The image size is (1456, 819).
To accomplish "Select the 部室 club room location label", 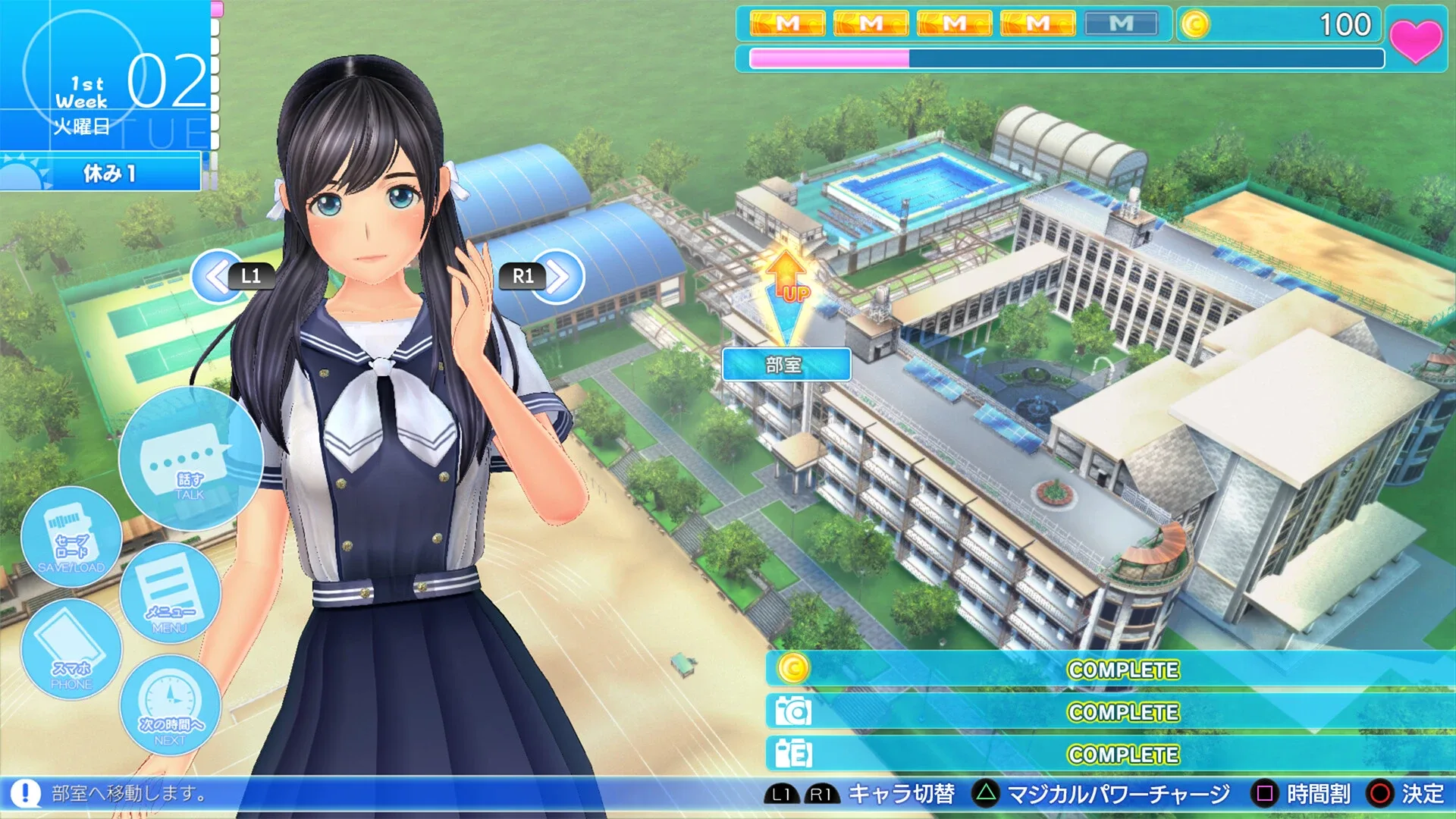I will [786, 365].
